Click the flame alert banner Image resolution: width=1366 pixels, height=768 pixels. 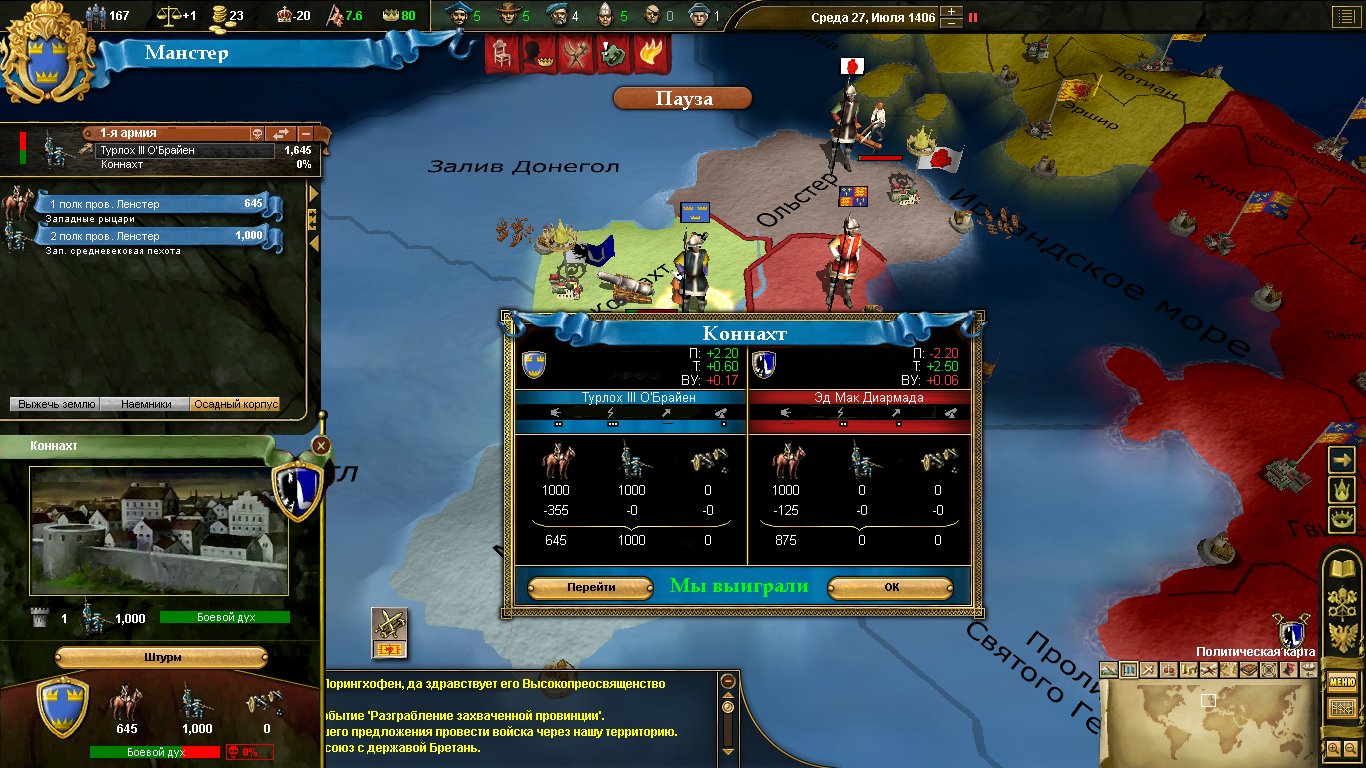(650, 54)
